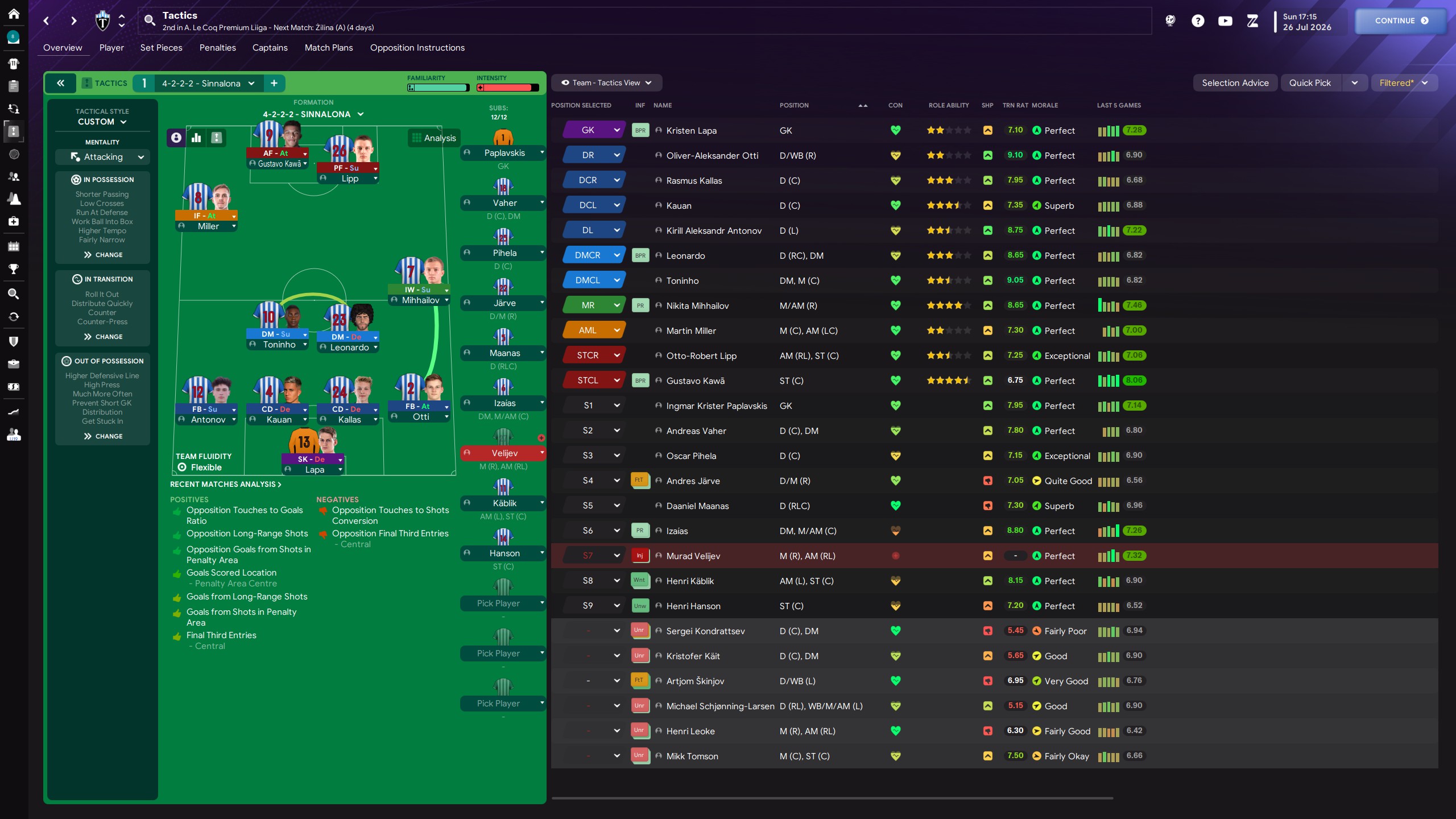Open the in-game help question mark icon

point(1198,21)
